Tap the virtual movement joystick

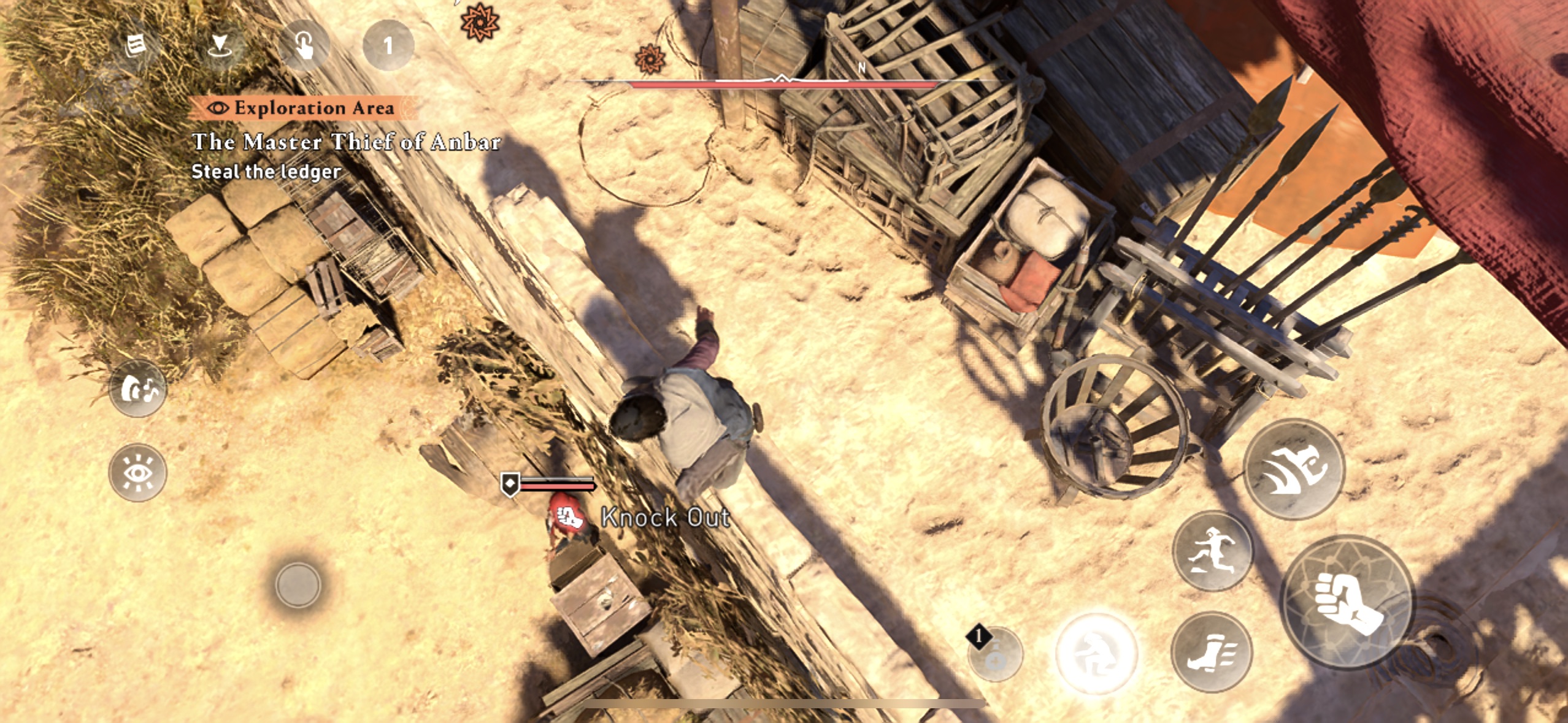pos(298,584)
